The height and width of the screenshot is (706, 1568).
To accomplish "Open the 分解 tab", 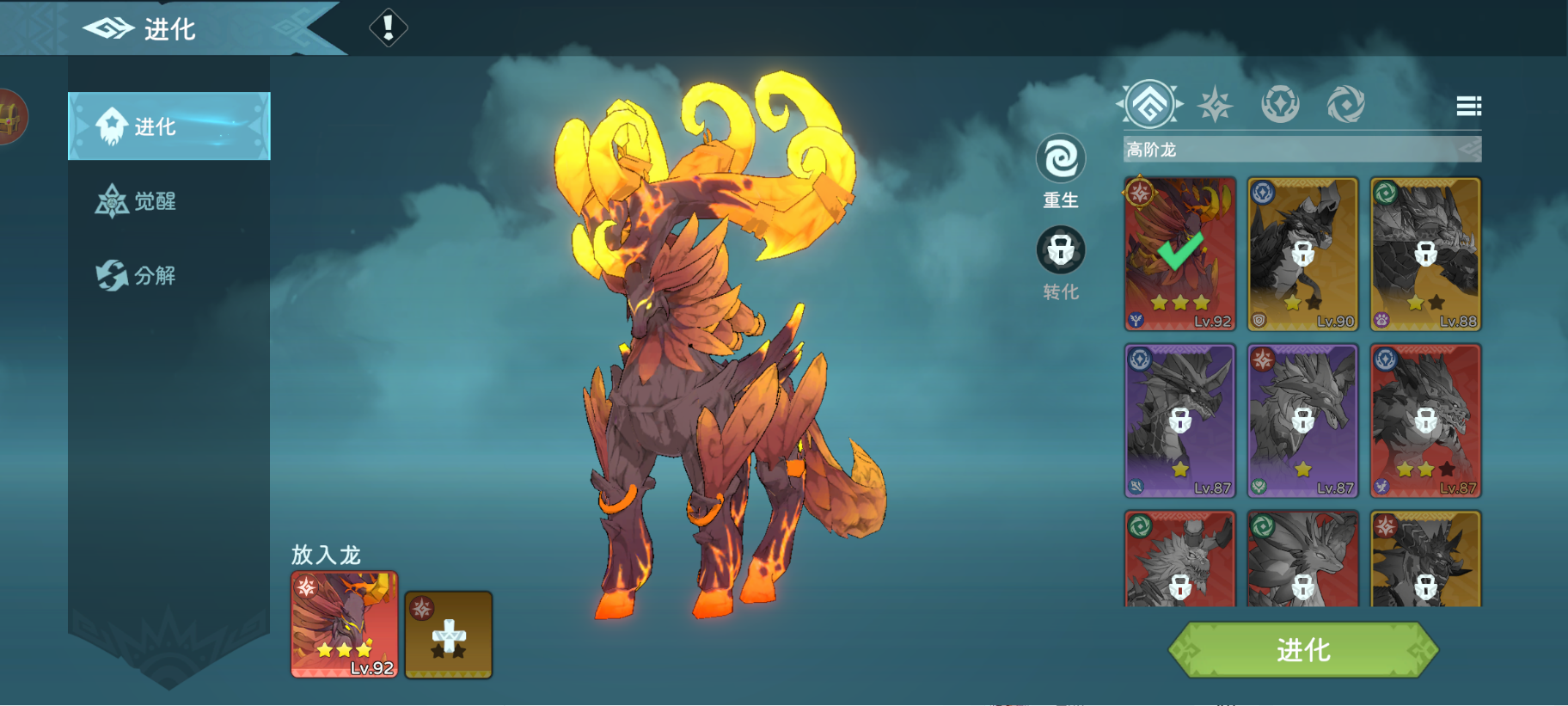I will [138, 275].
